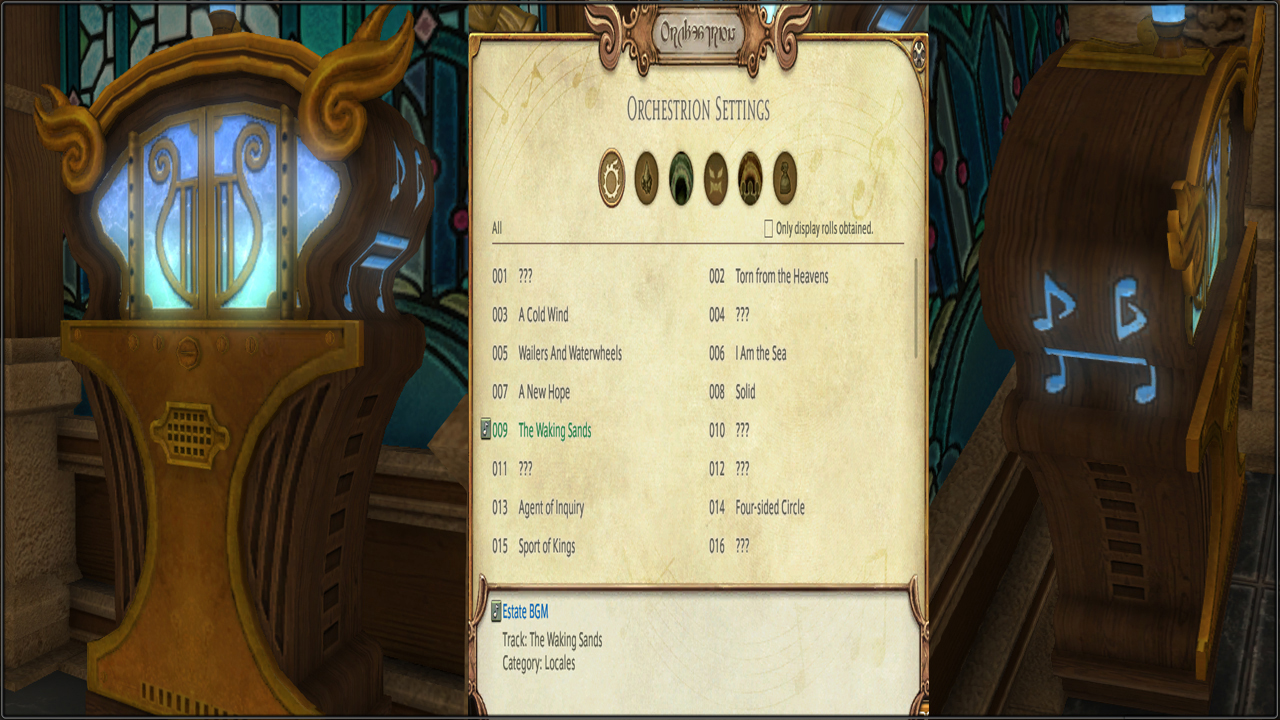Click track 008 Solid

pos(745,392)
